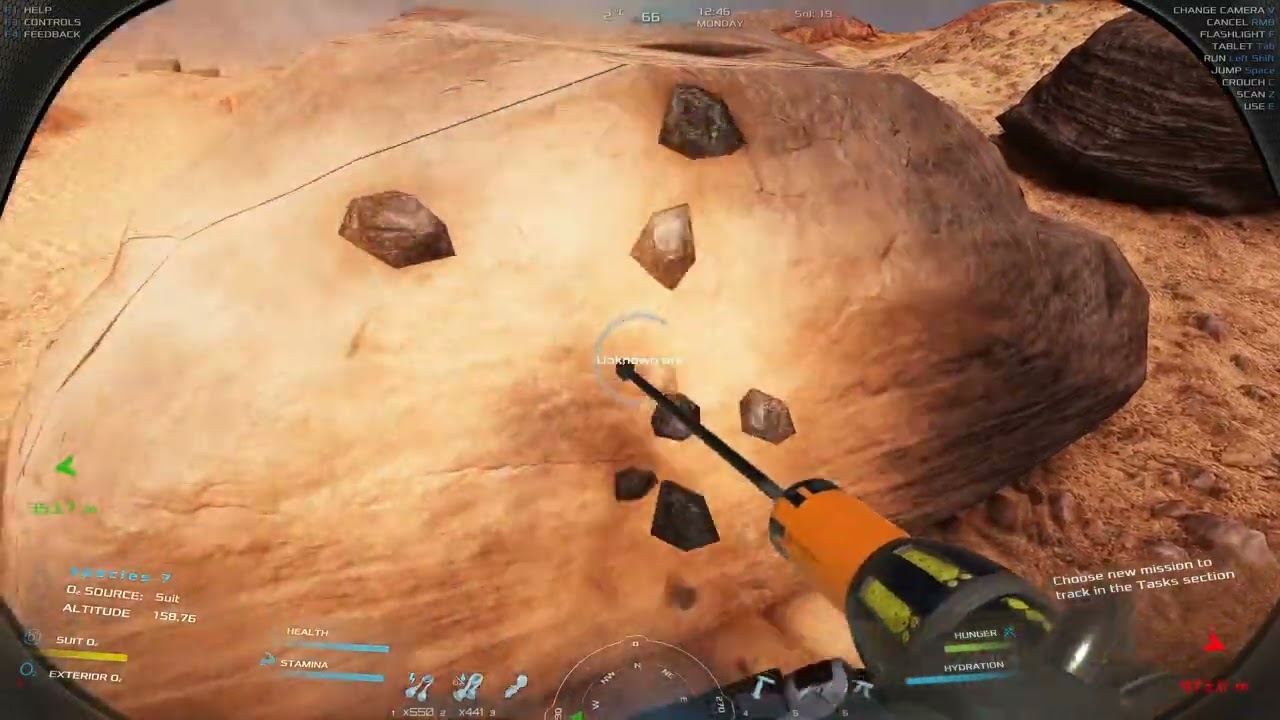This screenshot has height=720, width=1280.
Task: Click the green waypoint arrow marker
Action: [x=66, y=466]
